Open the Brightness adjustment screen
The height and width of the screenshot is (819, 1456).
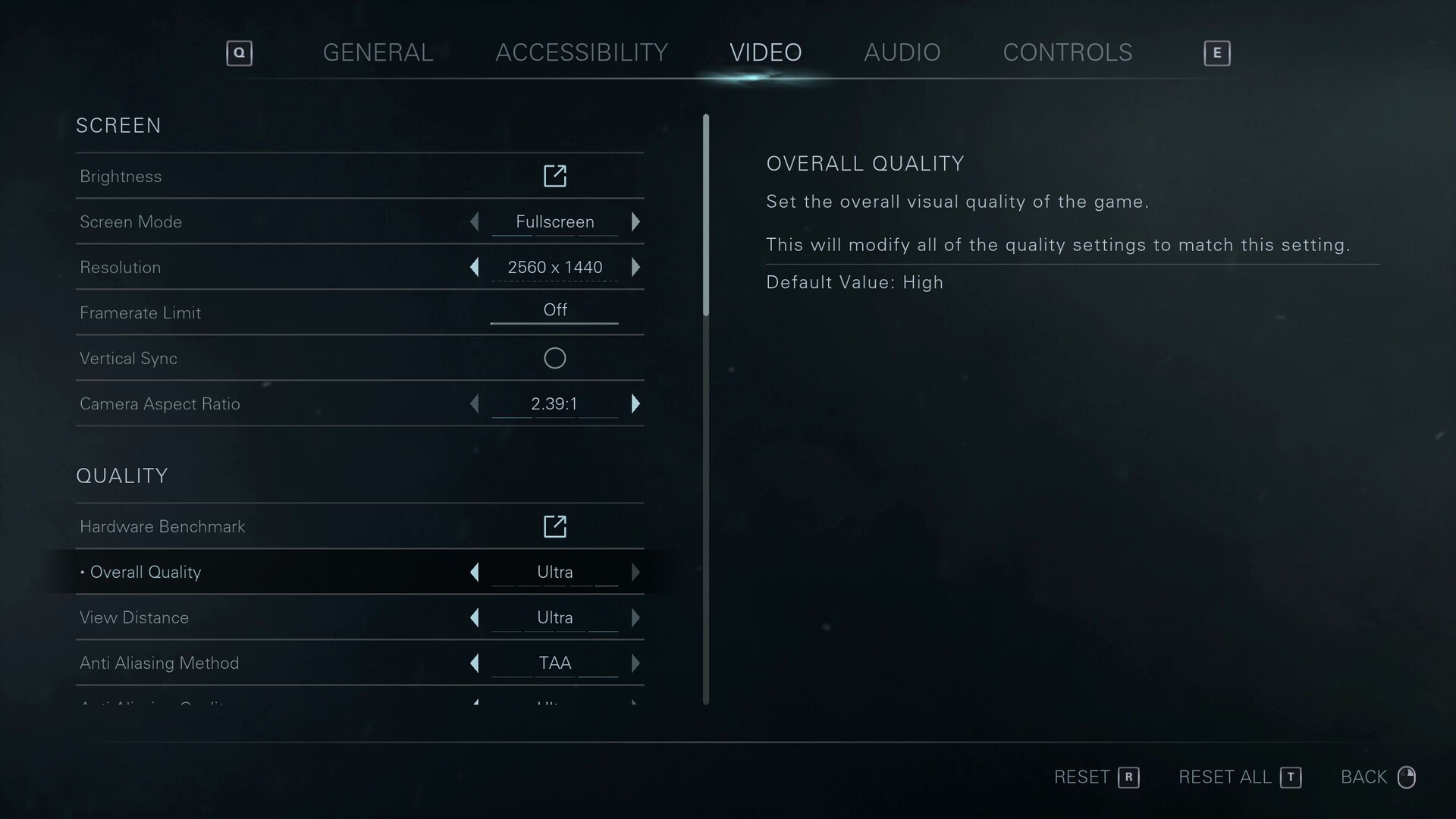(x=554, y=176)
